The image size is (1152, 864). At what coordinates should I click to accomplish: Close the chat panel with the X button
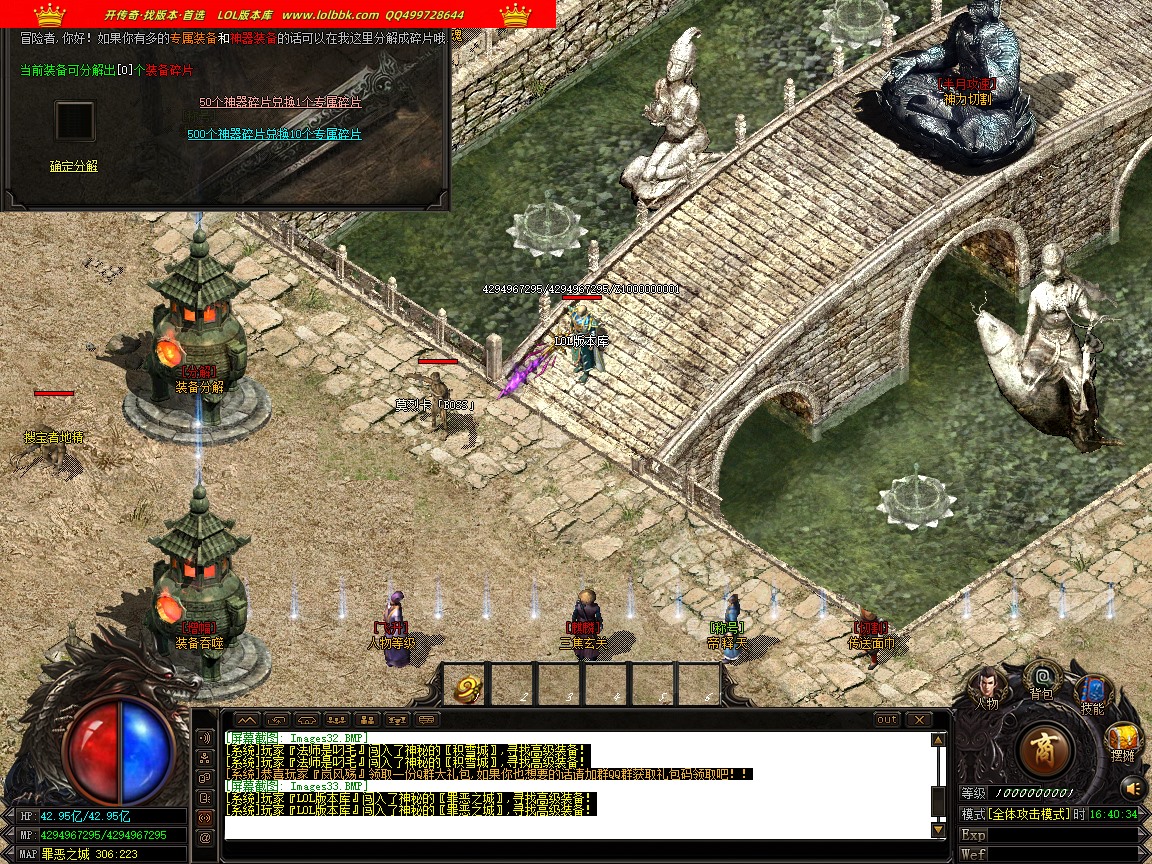918,720
